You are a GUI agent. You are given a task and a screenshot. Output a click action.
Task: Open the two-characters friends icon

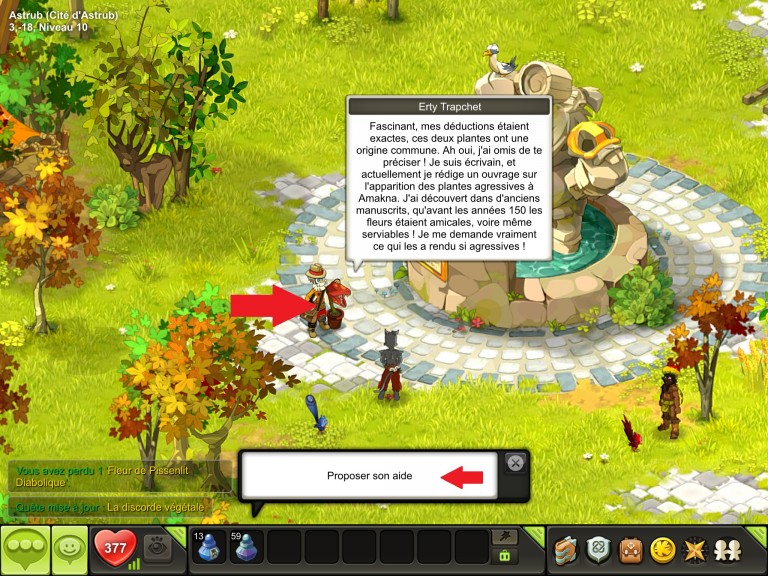pos(727,549)
